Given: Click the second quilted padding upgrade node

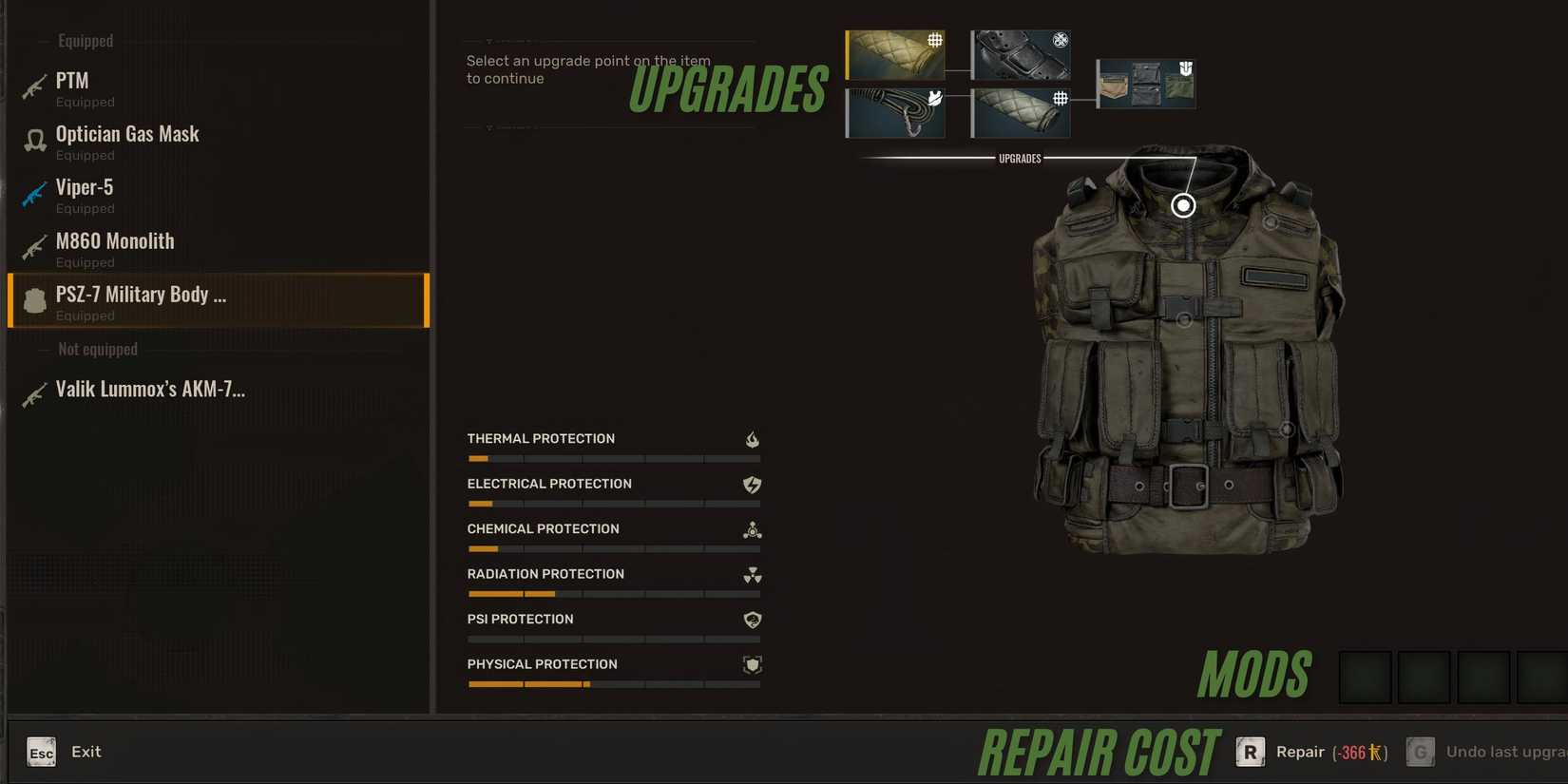Looking at the screenshot, I should (1019, 111).
